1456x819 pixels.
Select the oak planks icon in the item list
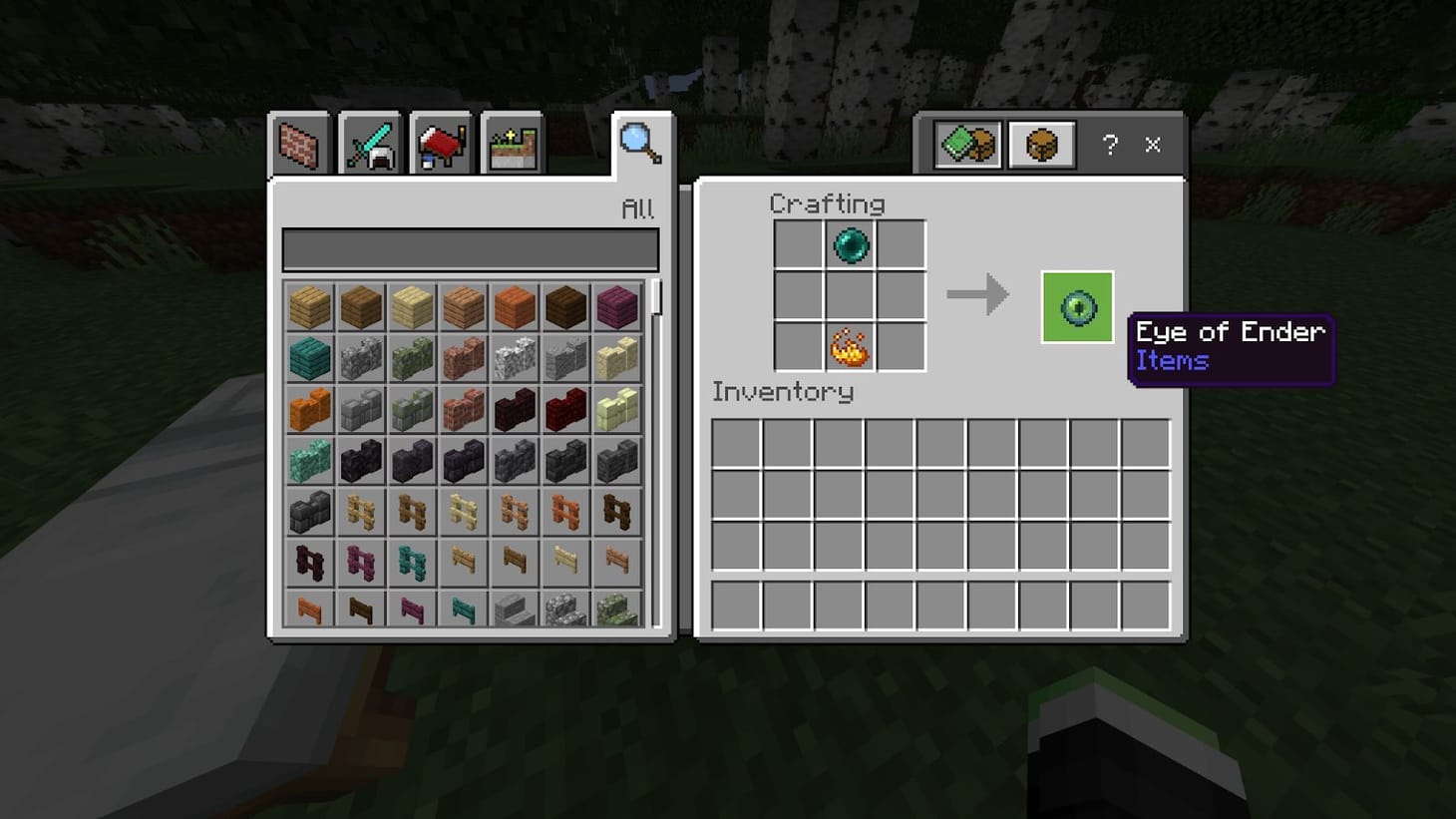click(x=308, y=307)
